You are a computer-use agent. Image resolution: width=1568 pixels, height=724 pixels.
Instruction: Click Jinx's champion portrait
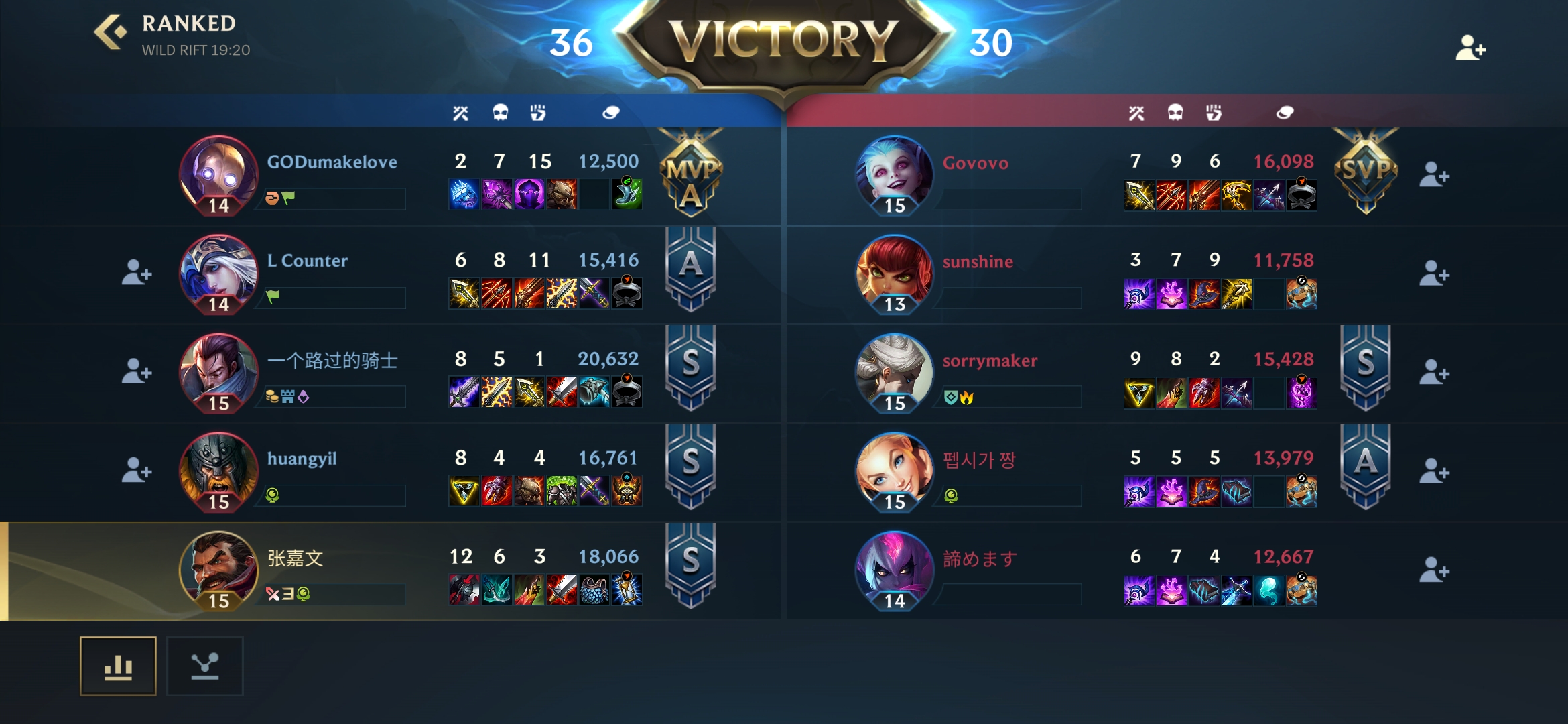pos(895,174)
